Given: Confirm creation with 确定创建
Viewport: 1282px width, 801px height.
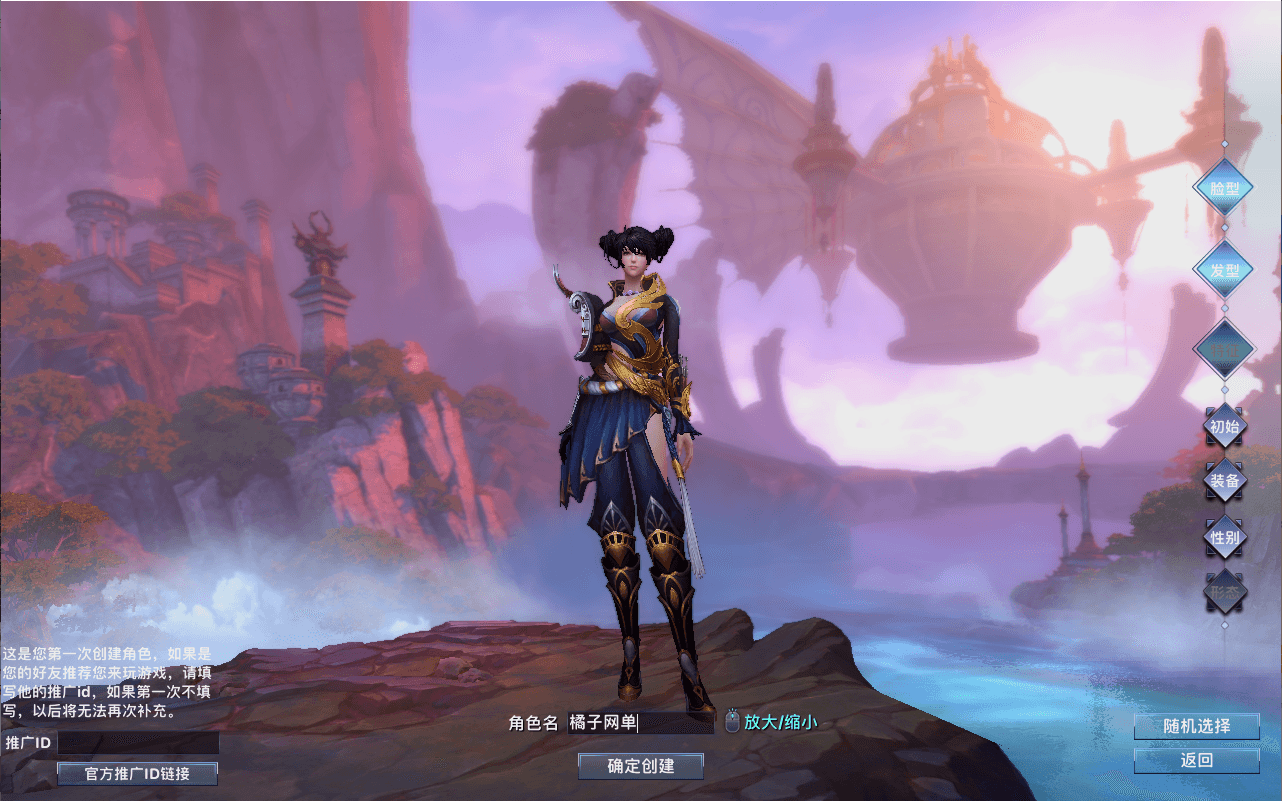Looking at the screenshot, I should pos(641,767).
